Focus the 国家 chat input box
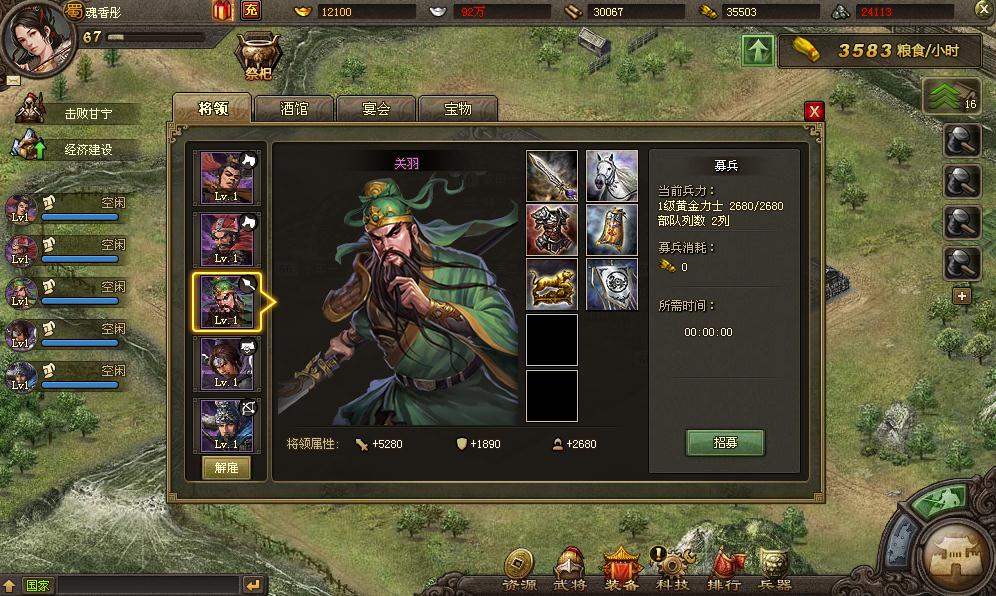 [x=140, y=585]
